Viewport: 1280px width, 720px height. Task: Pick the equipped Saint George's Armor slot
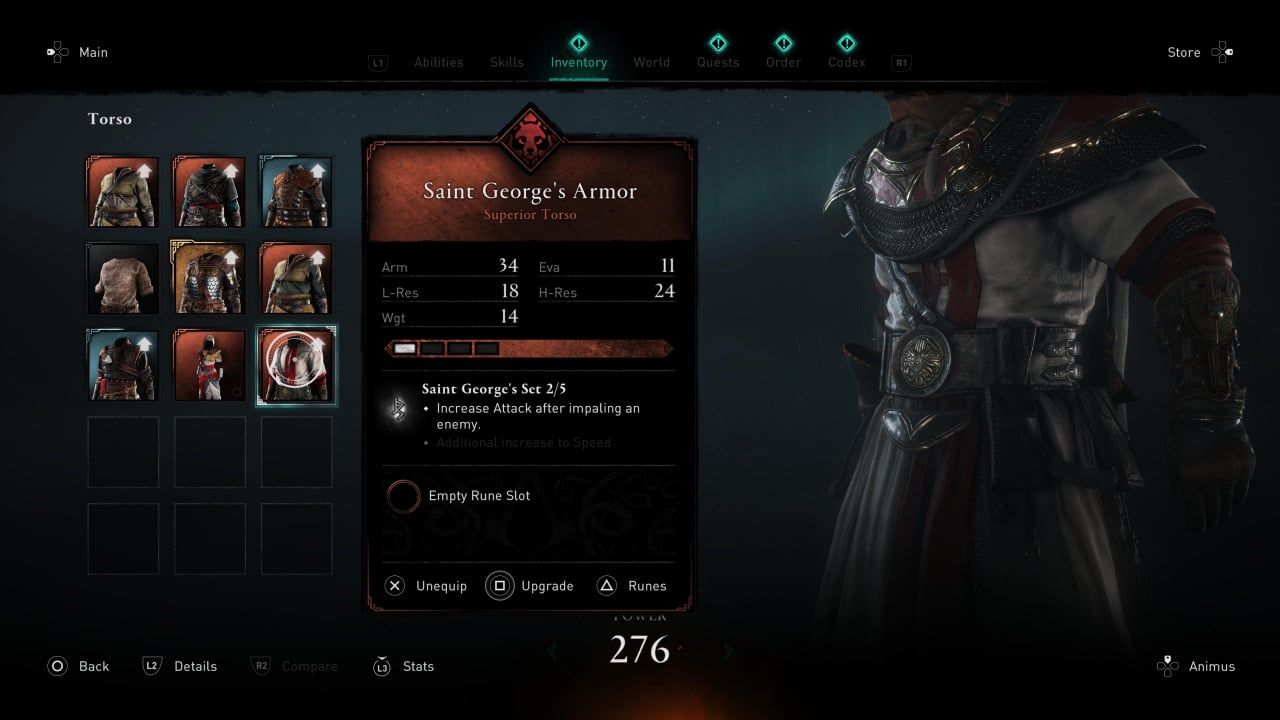pos(297,365)
